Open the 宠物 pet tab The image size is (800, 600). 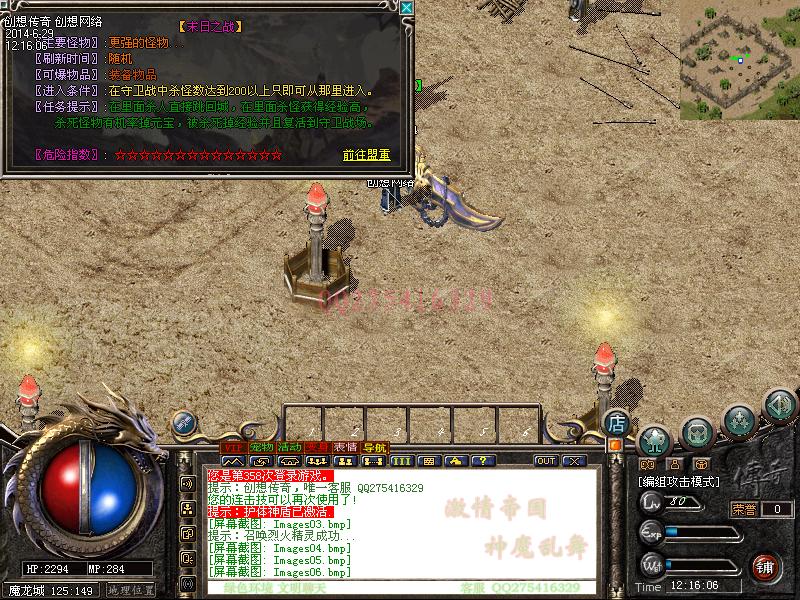(261, 447)
